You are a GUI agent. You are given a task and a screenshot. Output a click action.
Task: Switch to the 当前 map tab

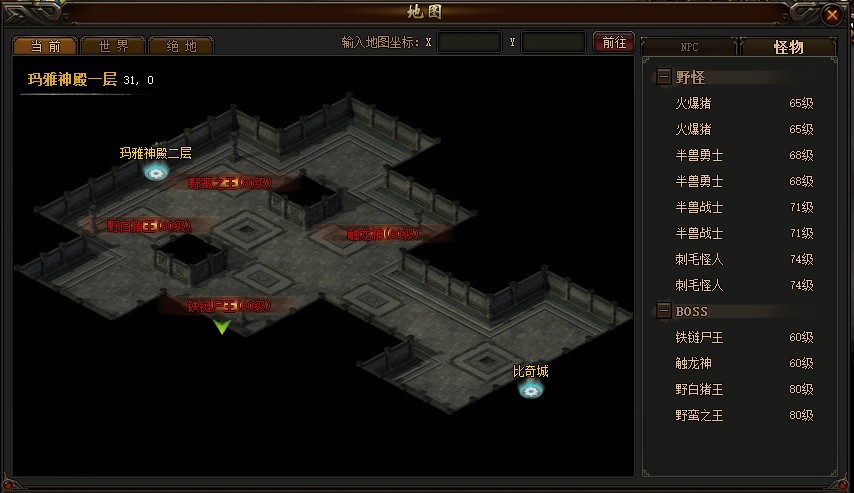43,46
